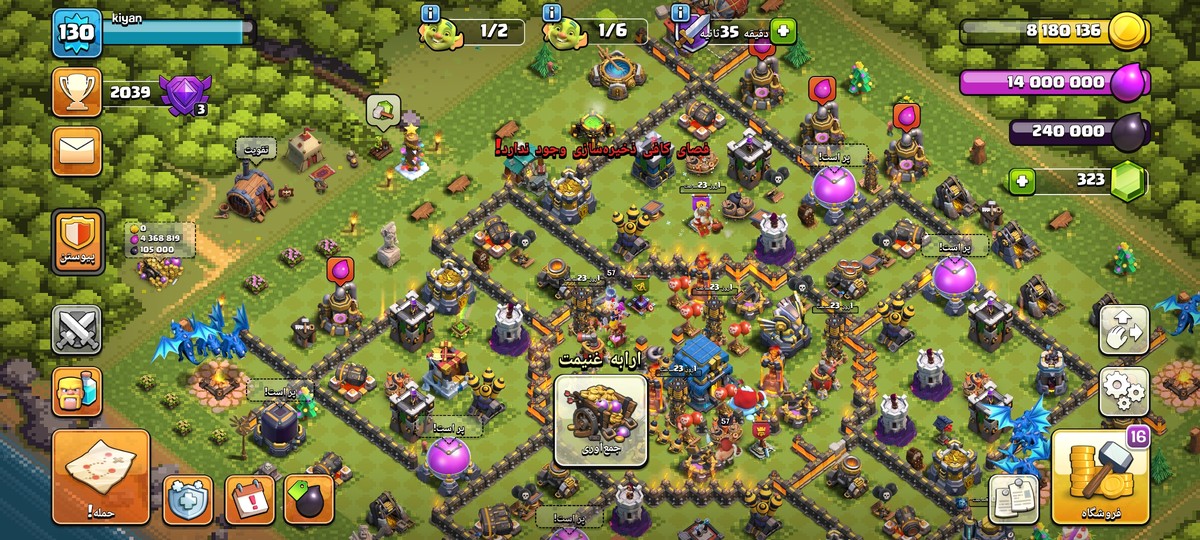Click the blue shield plus icon
The width and height of the screenshot is (1200, 540).
tap(188, 497)
